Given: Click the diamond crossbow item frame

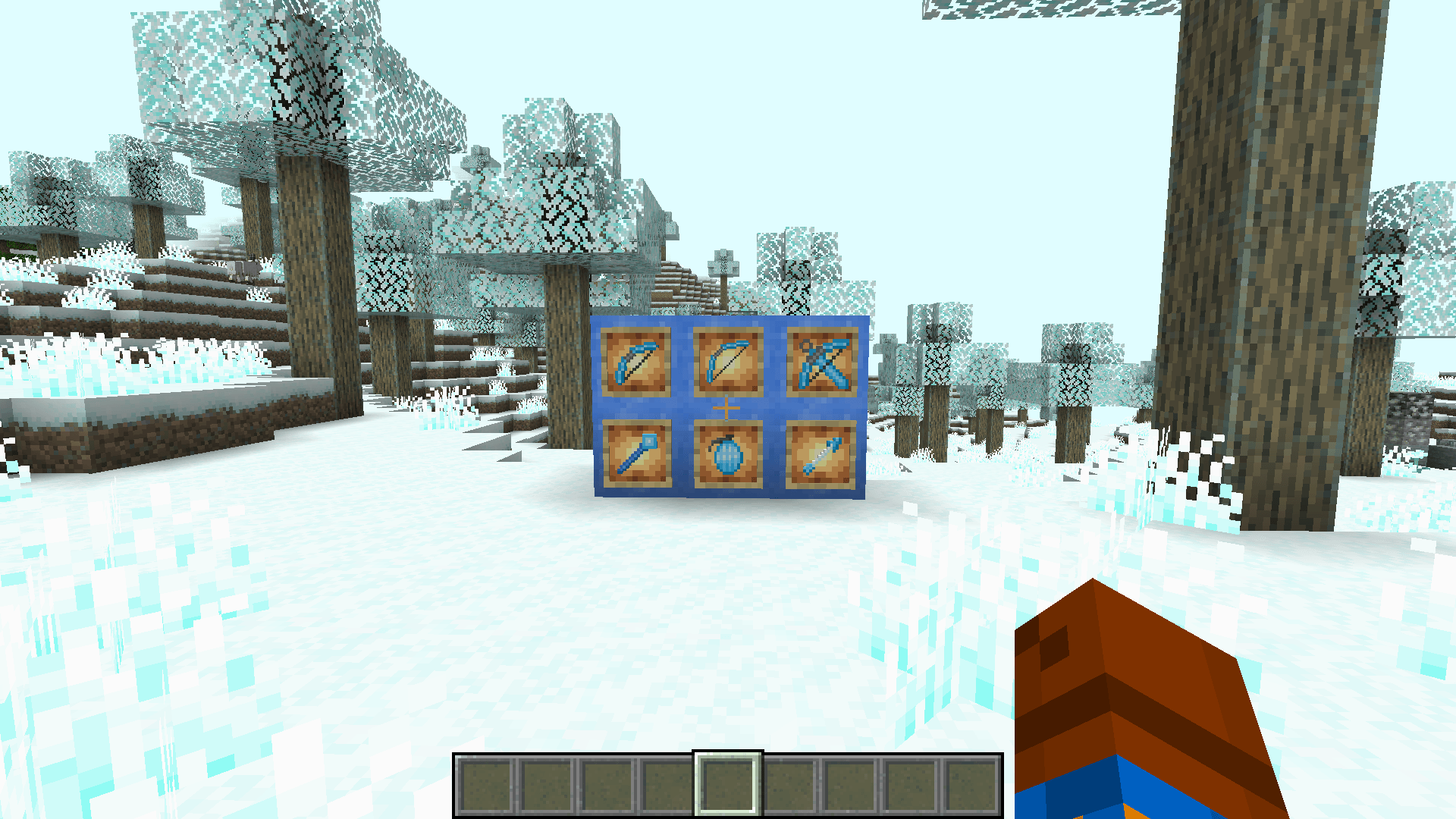Looking at the screenshot, I should click(x=823, y=362).
